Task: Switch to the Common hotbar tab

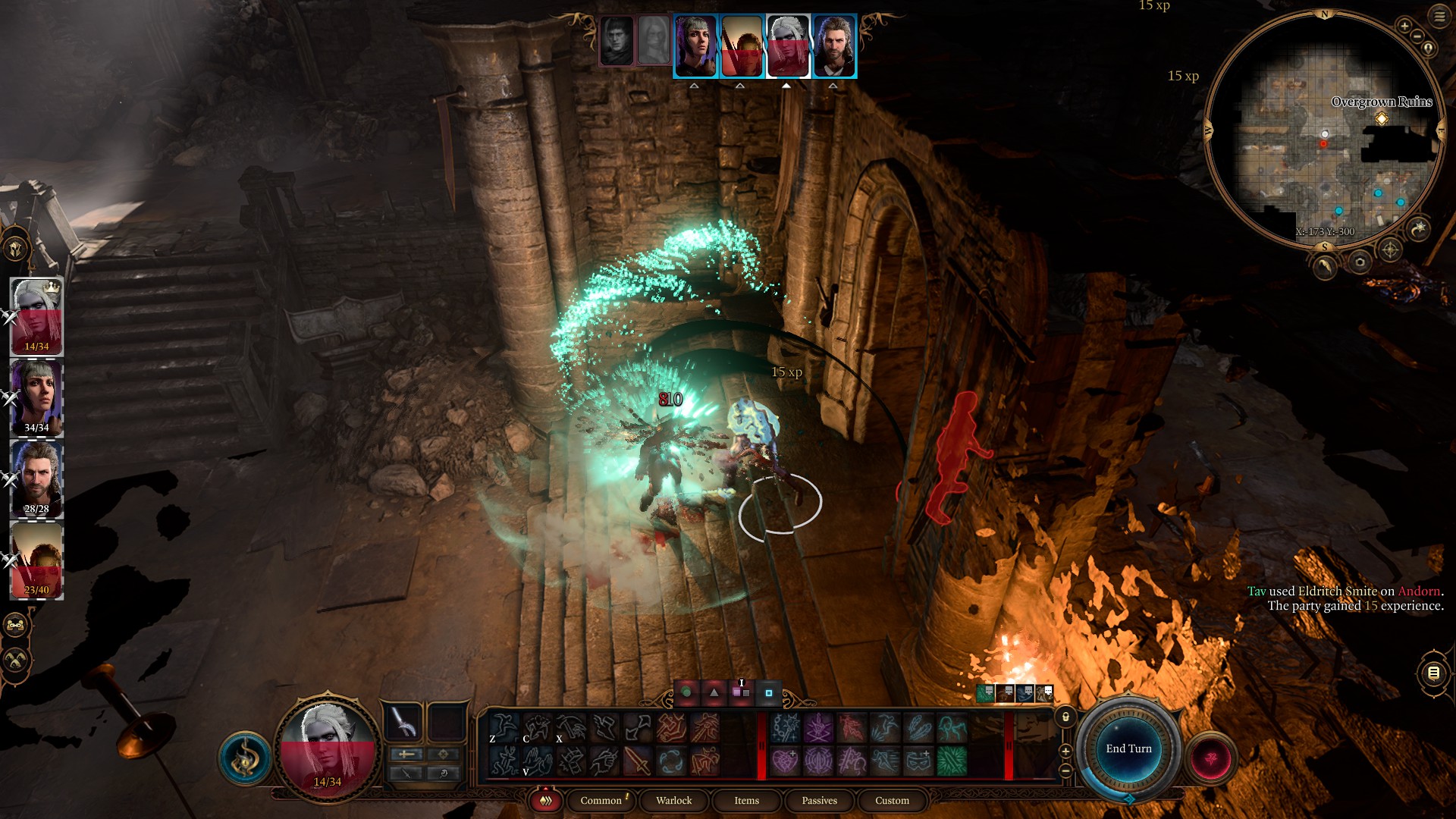Action: [x=601, y=800]
